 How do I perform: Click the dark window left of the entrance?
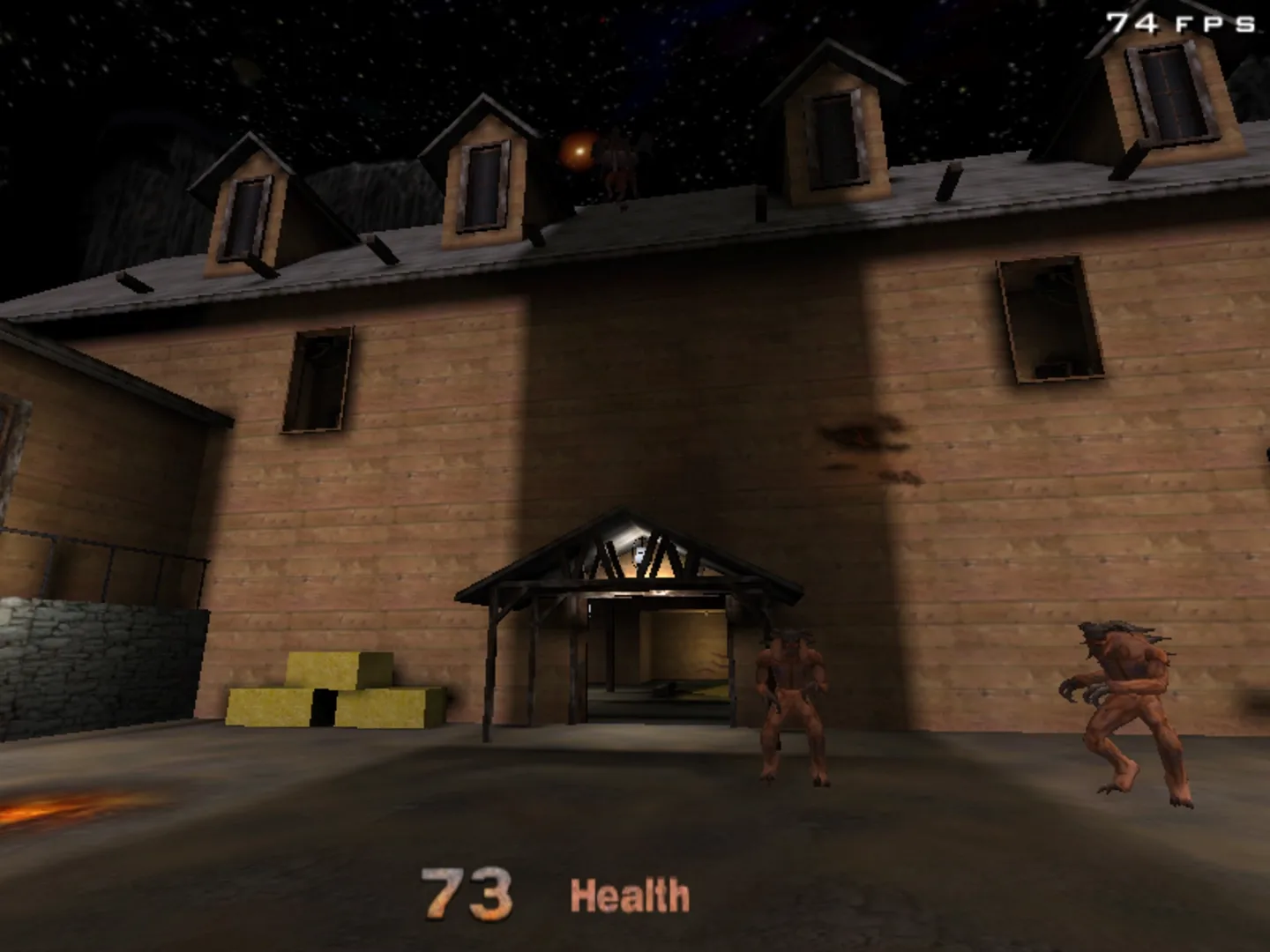317,381
